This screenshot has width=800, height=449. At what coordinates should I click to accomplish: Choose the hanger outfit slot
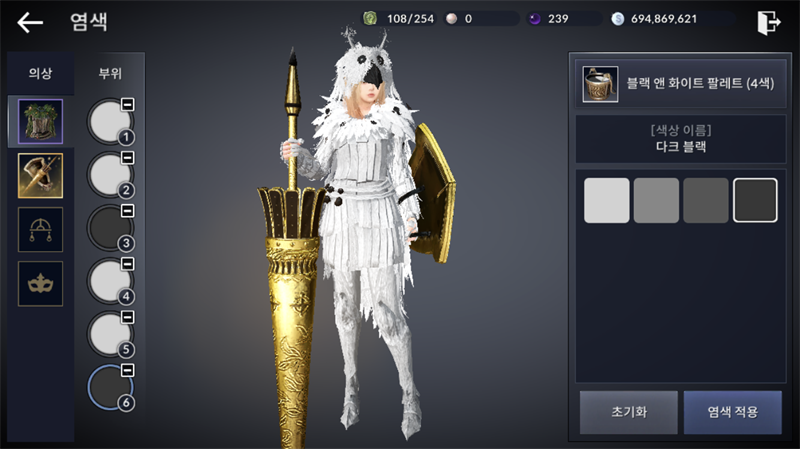click(40, 229)
